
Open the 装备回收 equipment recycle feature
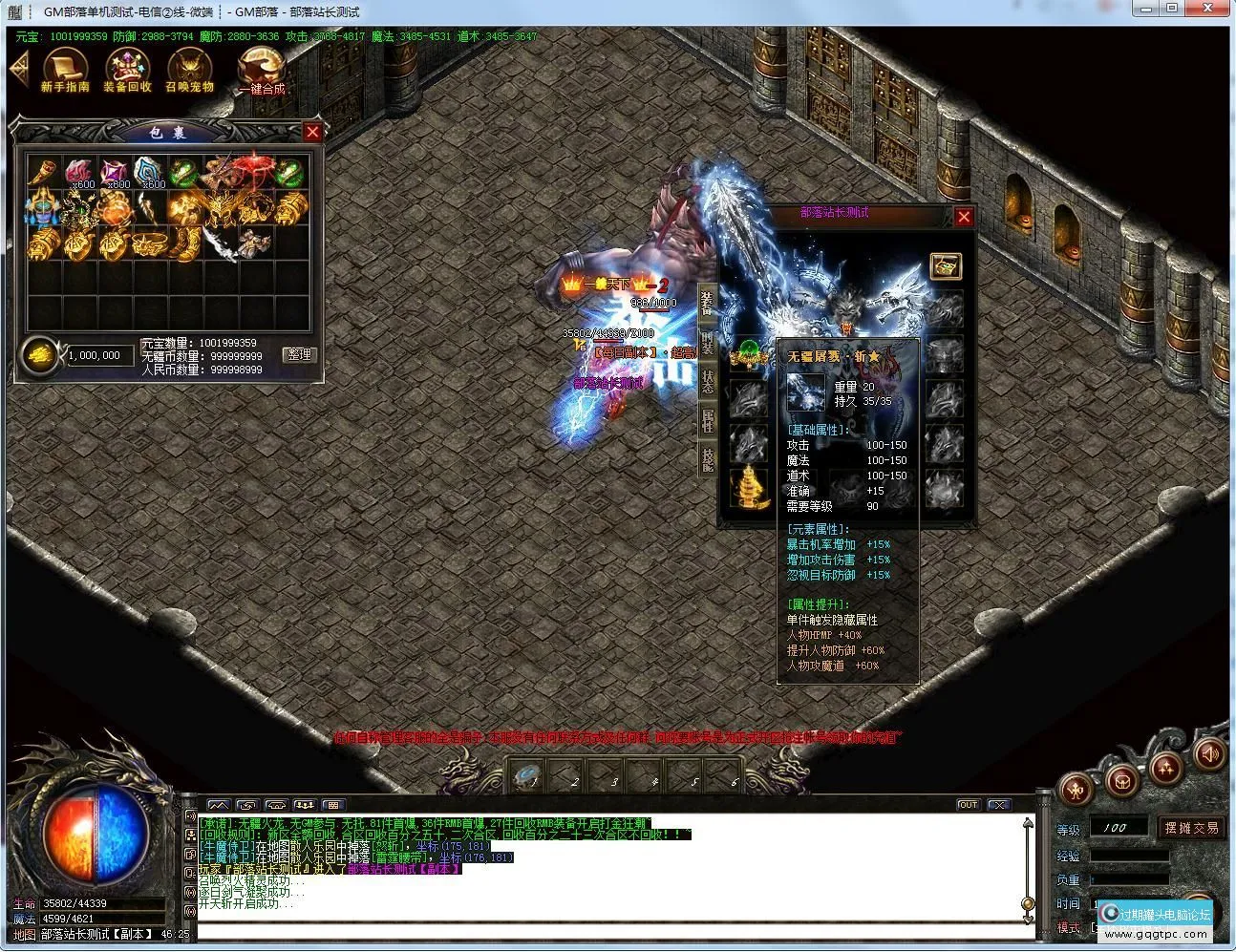coord(126,63)
